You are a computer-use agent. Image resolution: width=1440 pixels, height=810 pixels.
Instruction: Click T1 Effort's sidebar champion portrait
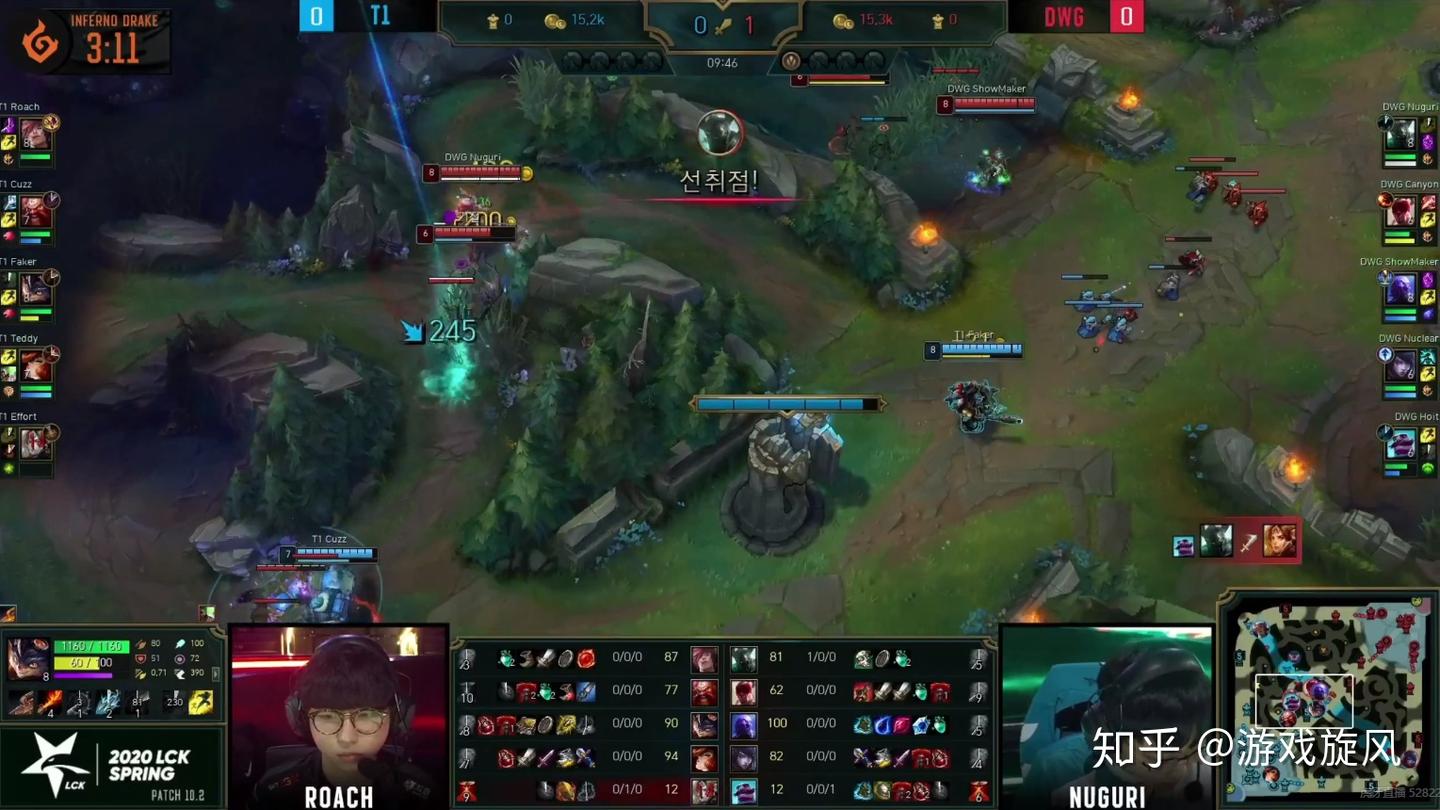[x=36, y=442]
